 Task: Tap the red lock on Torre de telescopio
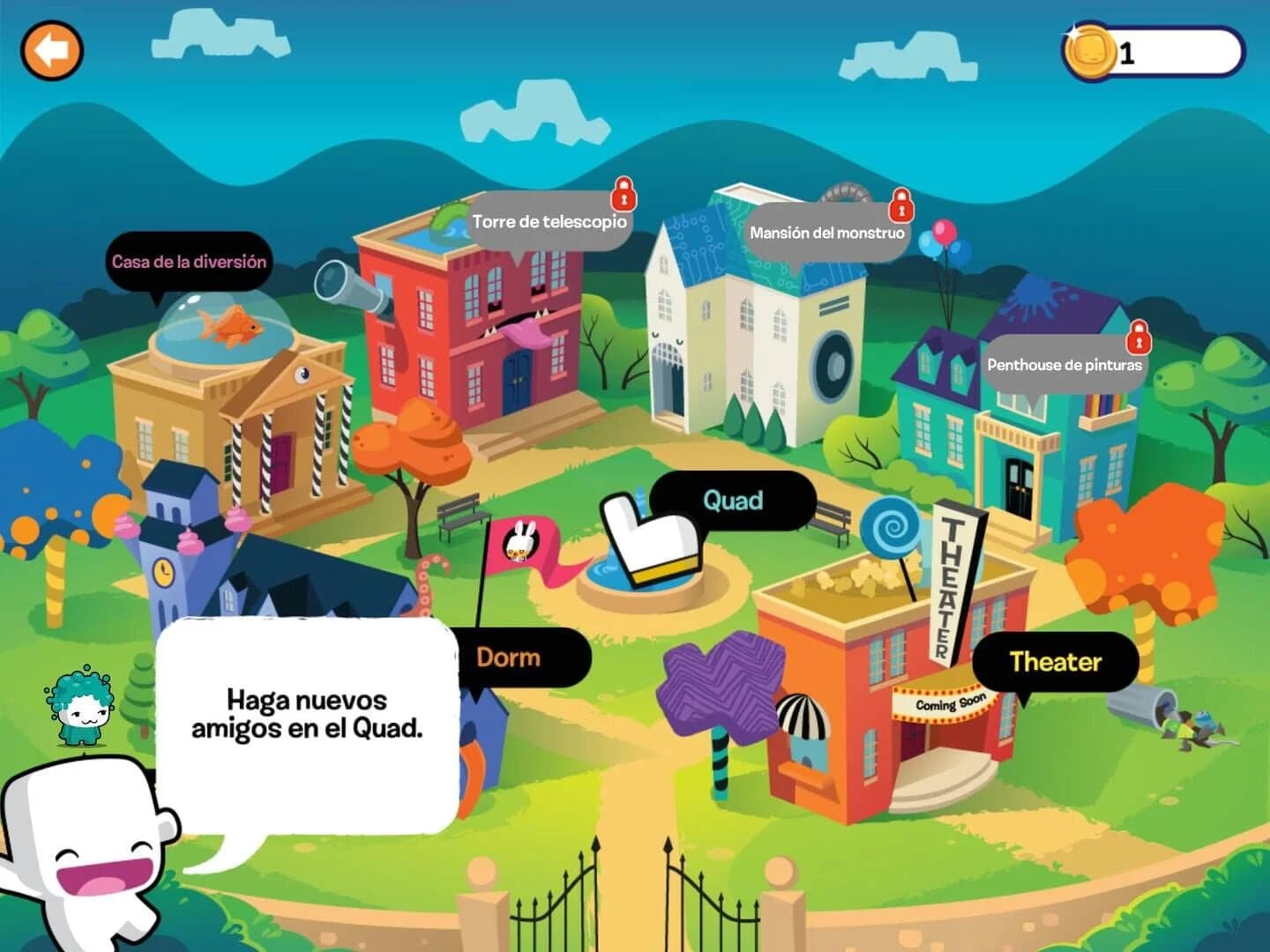point(625,196)
